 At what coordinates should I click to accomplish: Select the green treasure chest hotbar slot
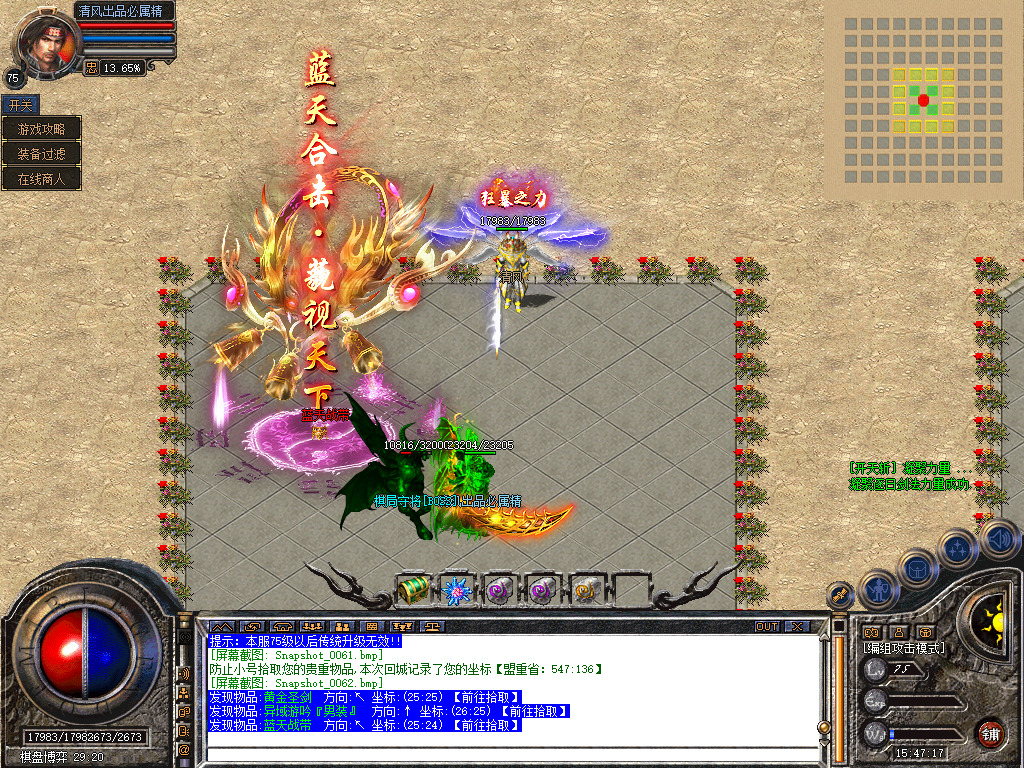(412, 591)
